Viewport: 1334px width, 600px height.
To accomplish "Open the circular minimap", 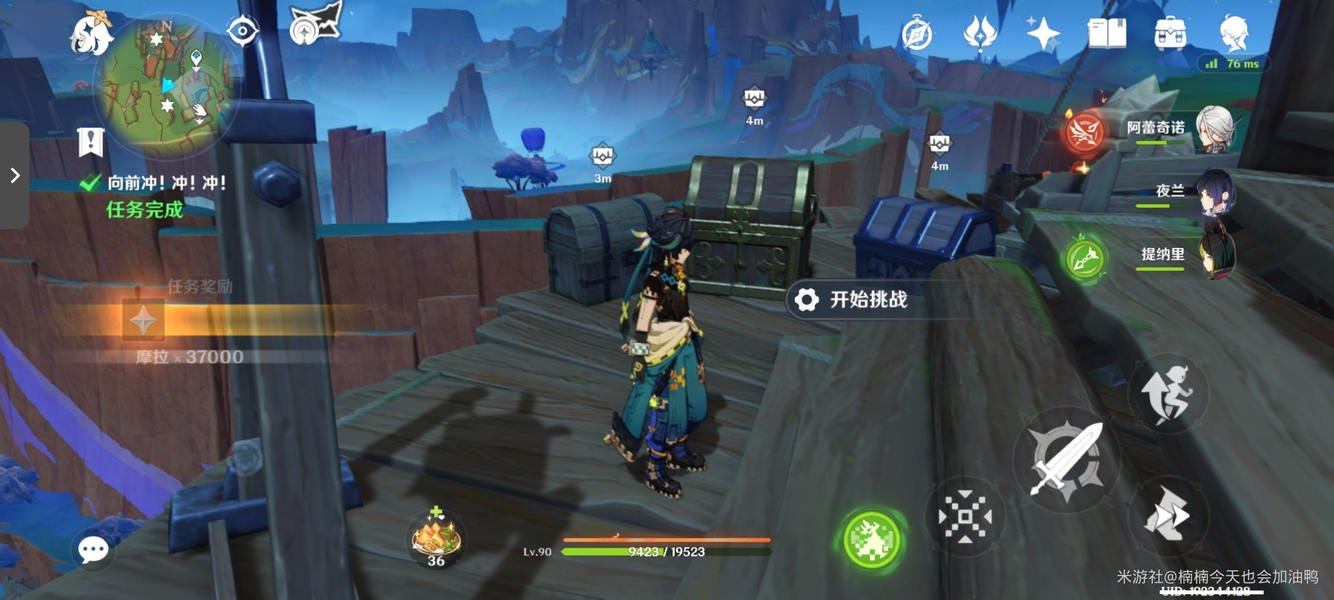I will pos(167,86).
